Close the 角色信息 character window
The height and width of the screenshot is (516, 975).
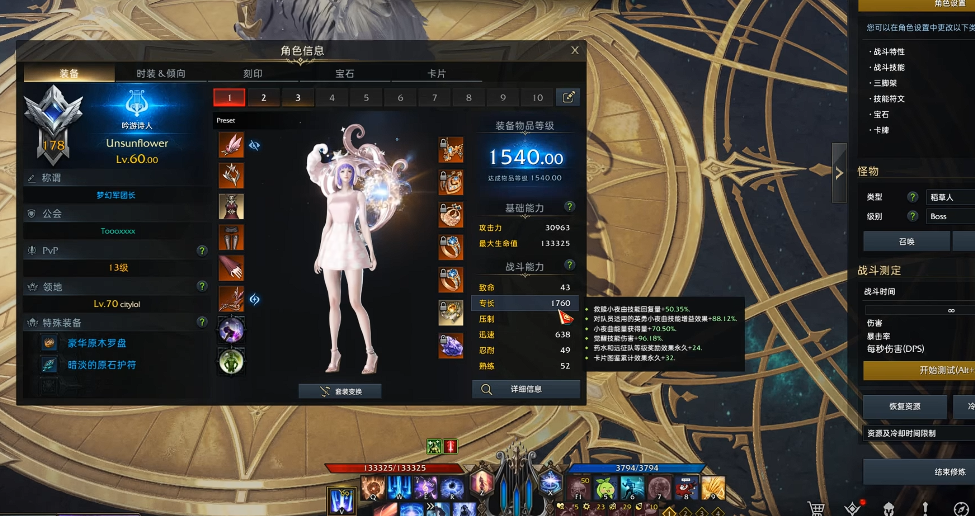(574, 50)
